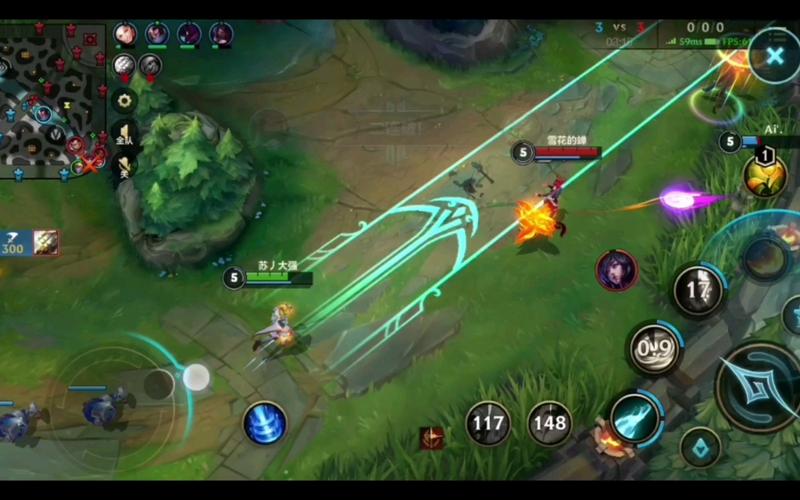Open the gear settings button
The height and width of the screenshot is (500, 800).
pos(124,100)
